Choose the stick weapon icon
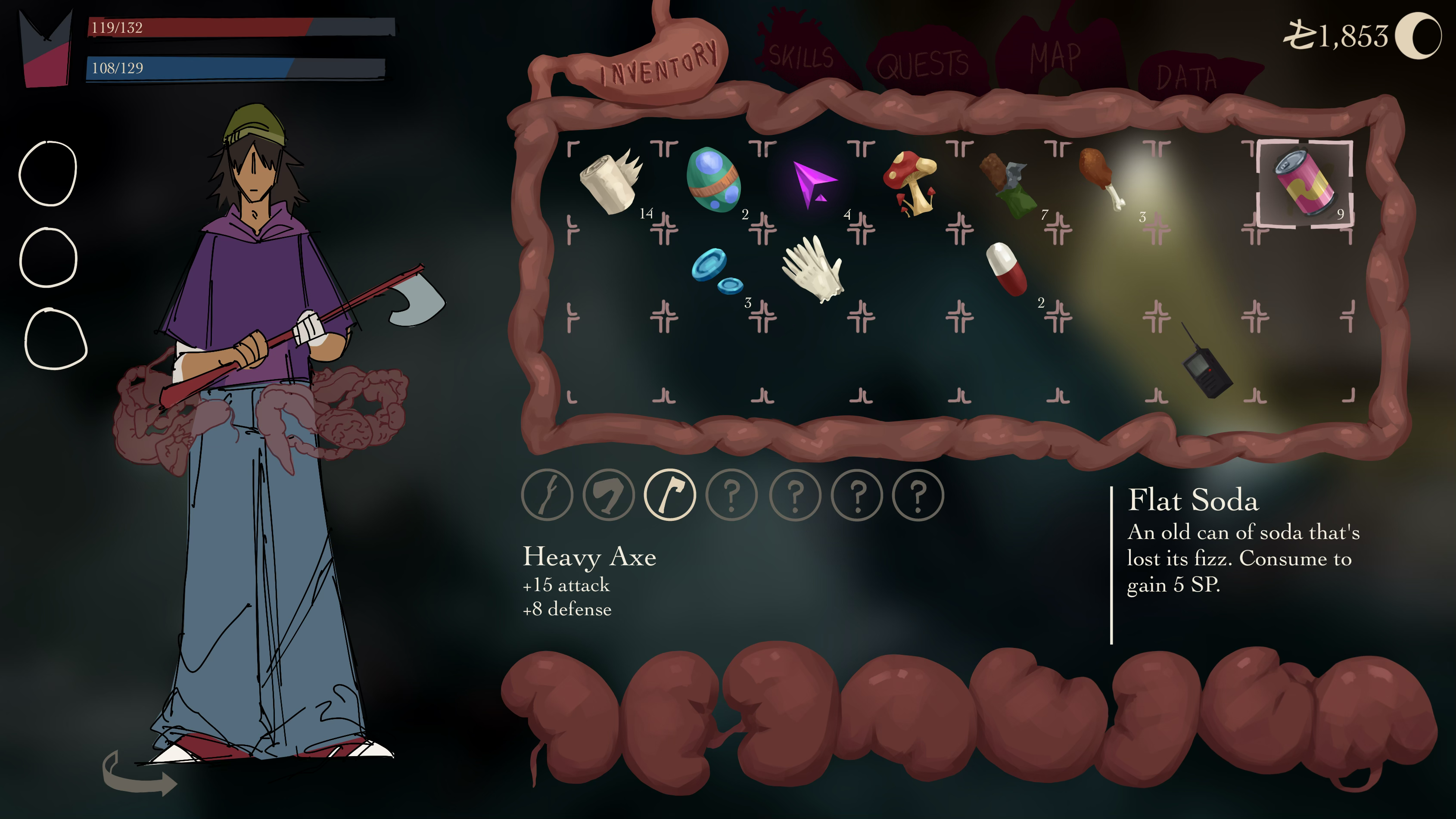 547,495
